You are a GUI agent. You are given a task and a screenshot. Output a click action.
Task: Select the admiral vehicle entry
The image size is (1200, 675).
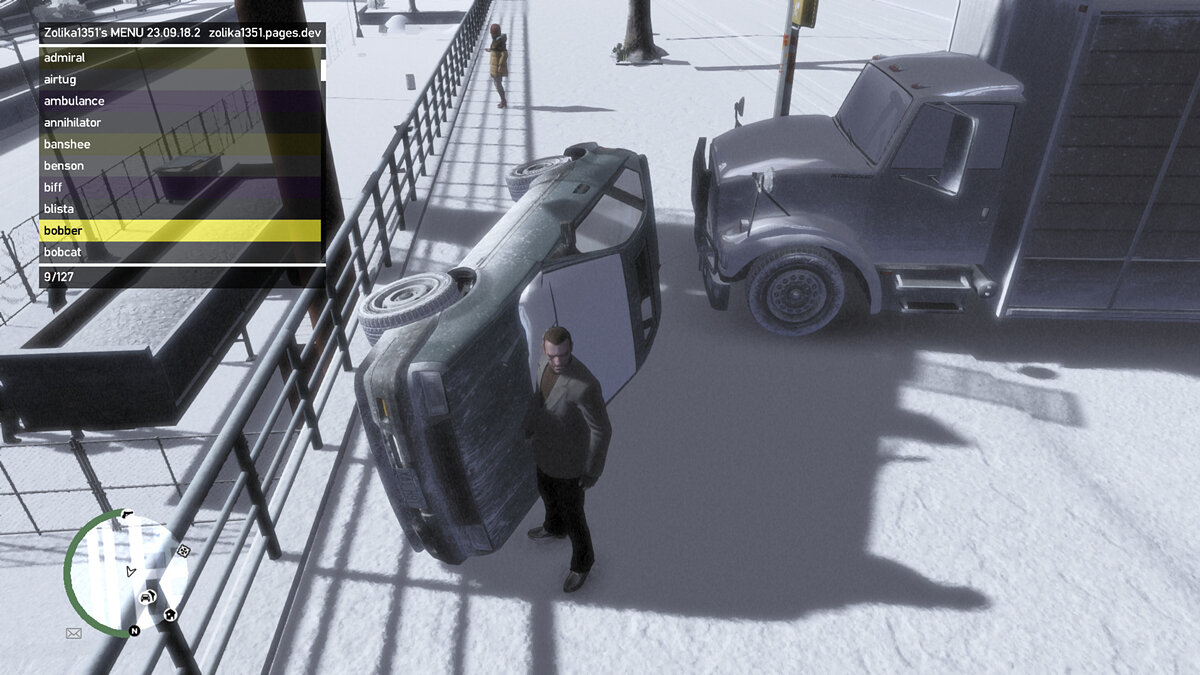pyautogui.click(x=180, y=58)
